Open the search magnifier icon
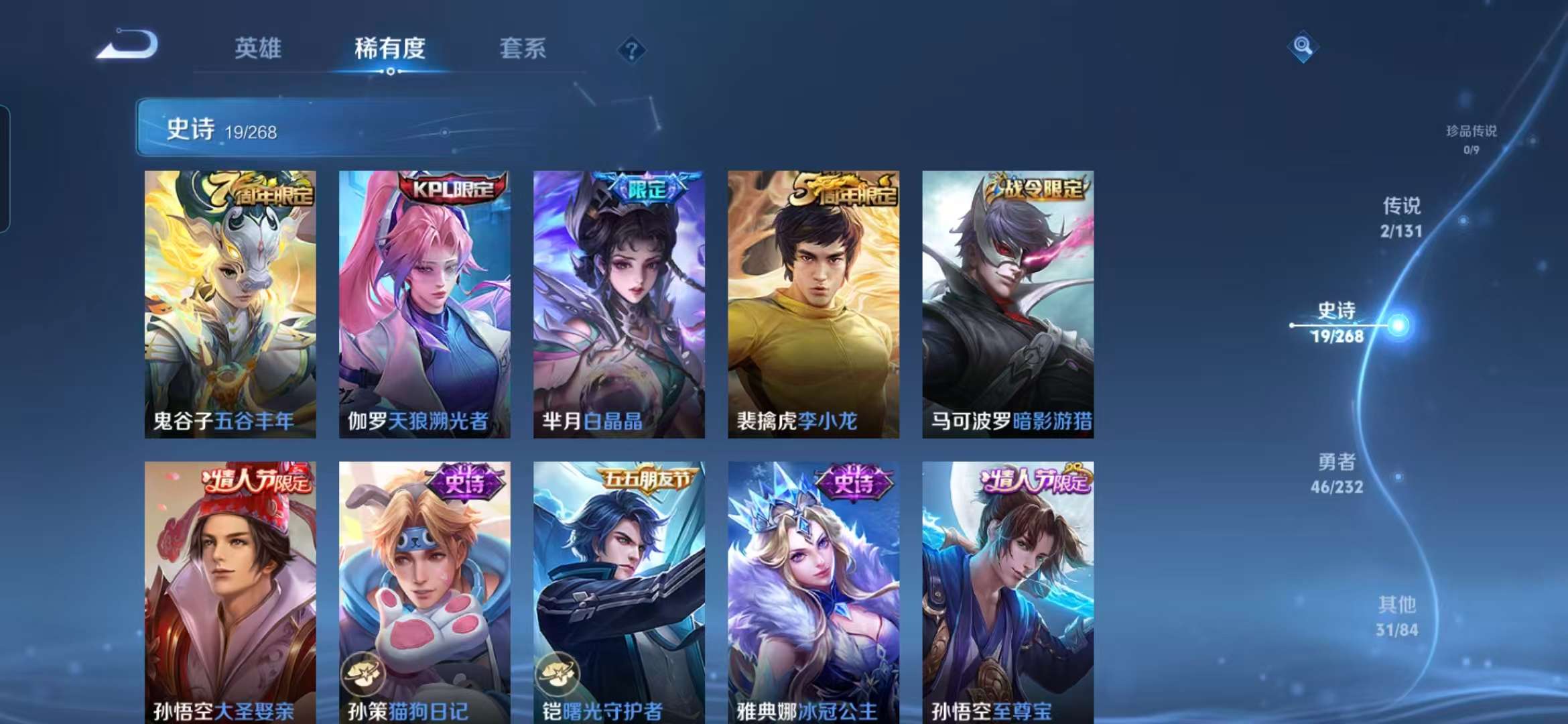 coord(1303,47)
